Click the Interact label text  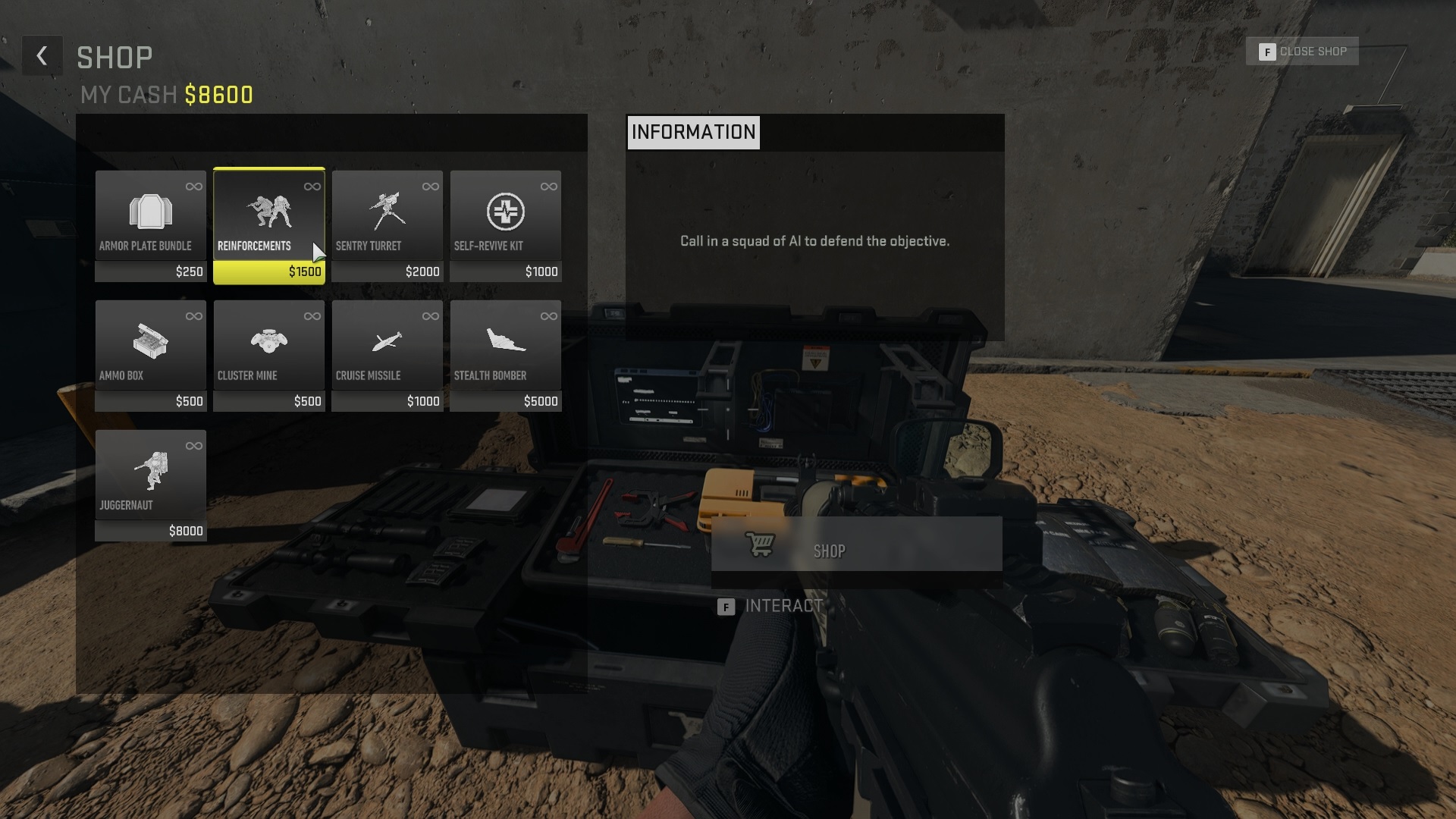point(783,605)
